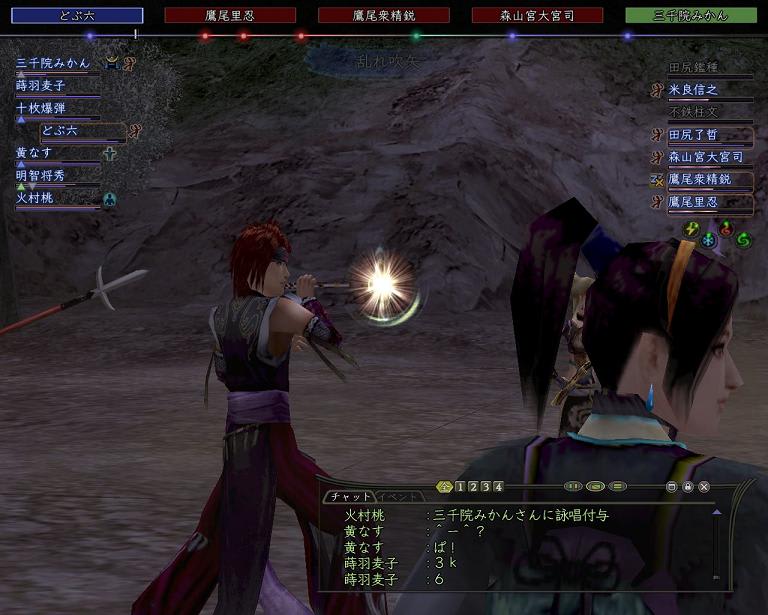
Task: Target enemy 森山宮大宮司 in the enemy list
Action: pyautogui.click(x=708, y=157)
